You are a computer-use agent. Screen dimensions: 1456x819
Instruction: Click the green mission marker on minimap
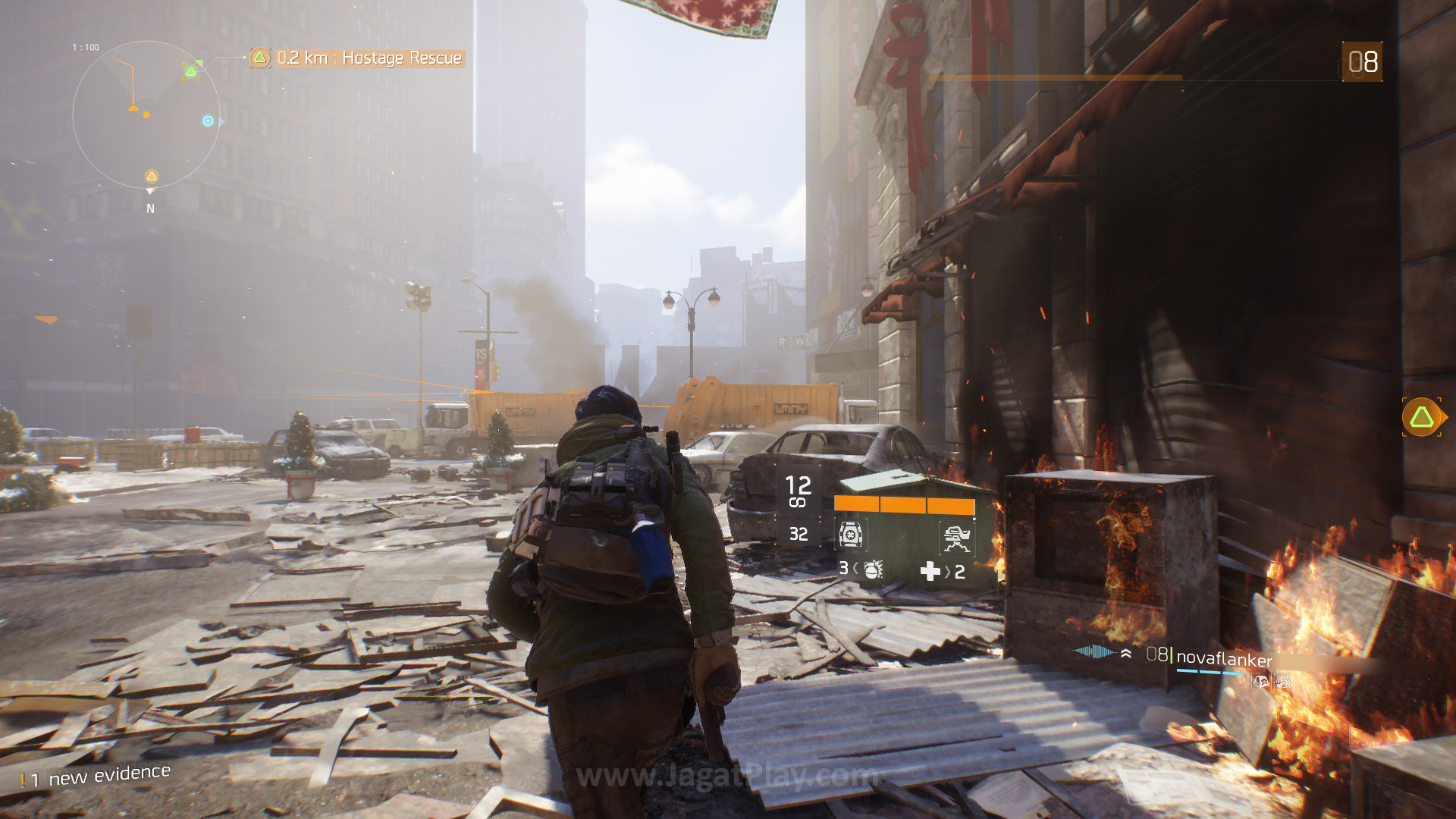[x=191, y=71]
